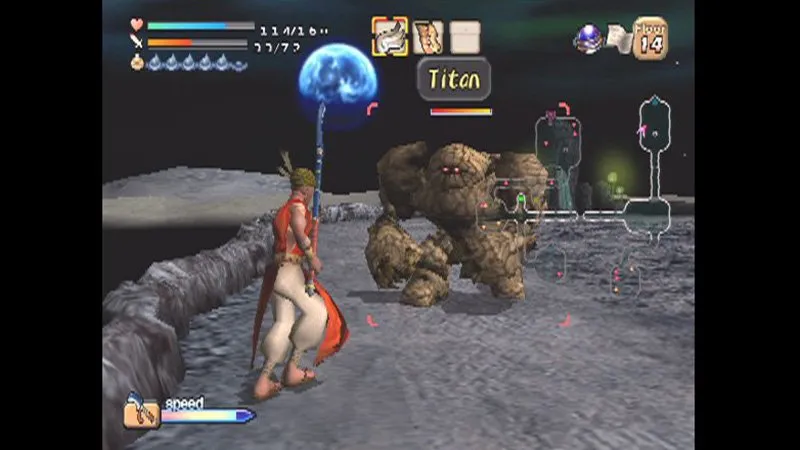Choose the empty third item slot
The width and height of the screenshot is (800, 450).
(x=464, y=37)
